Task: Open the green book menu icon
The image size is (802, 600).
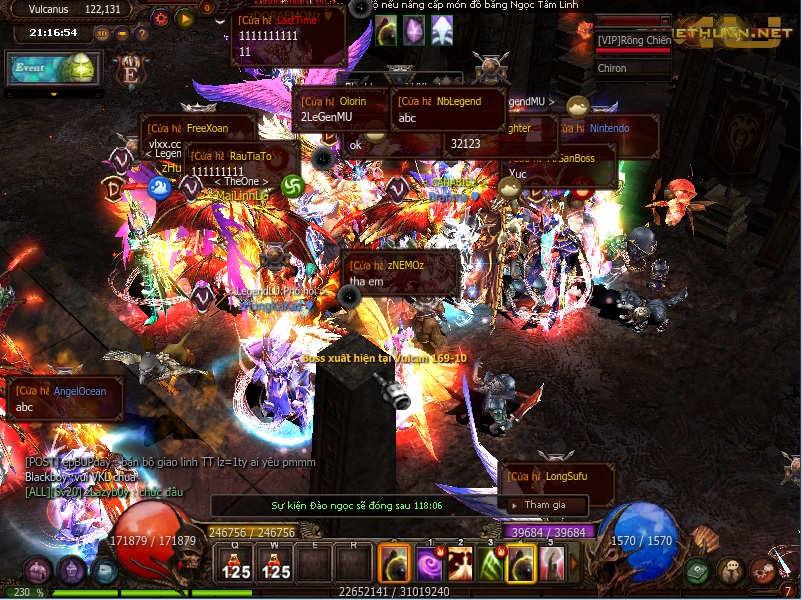Action: pyautogui.click(x=699, y=571)
